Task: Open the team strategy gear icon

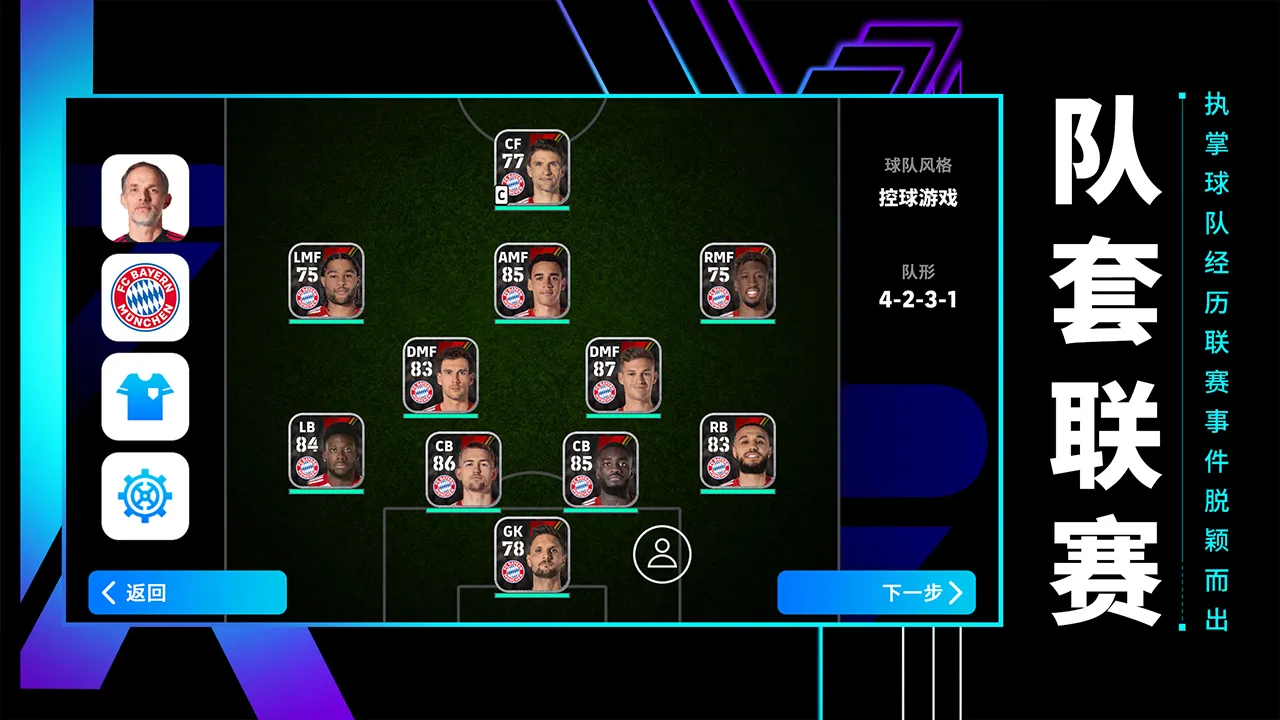Action: (x=145, y=497)
